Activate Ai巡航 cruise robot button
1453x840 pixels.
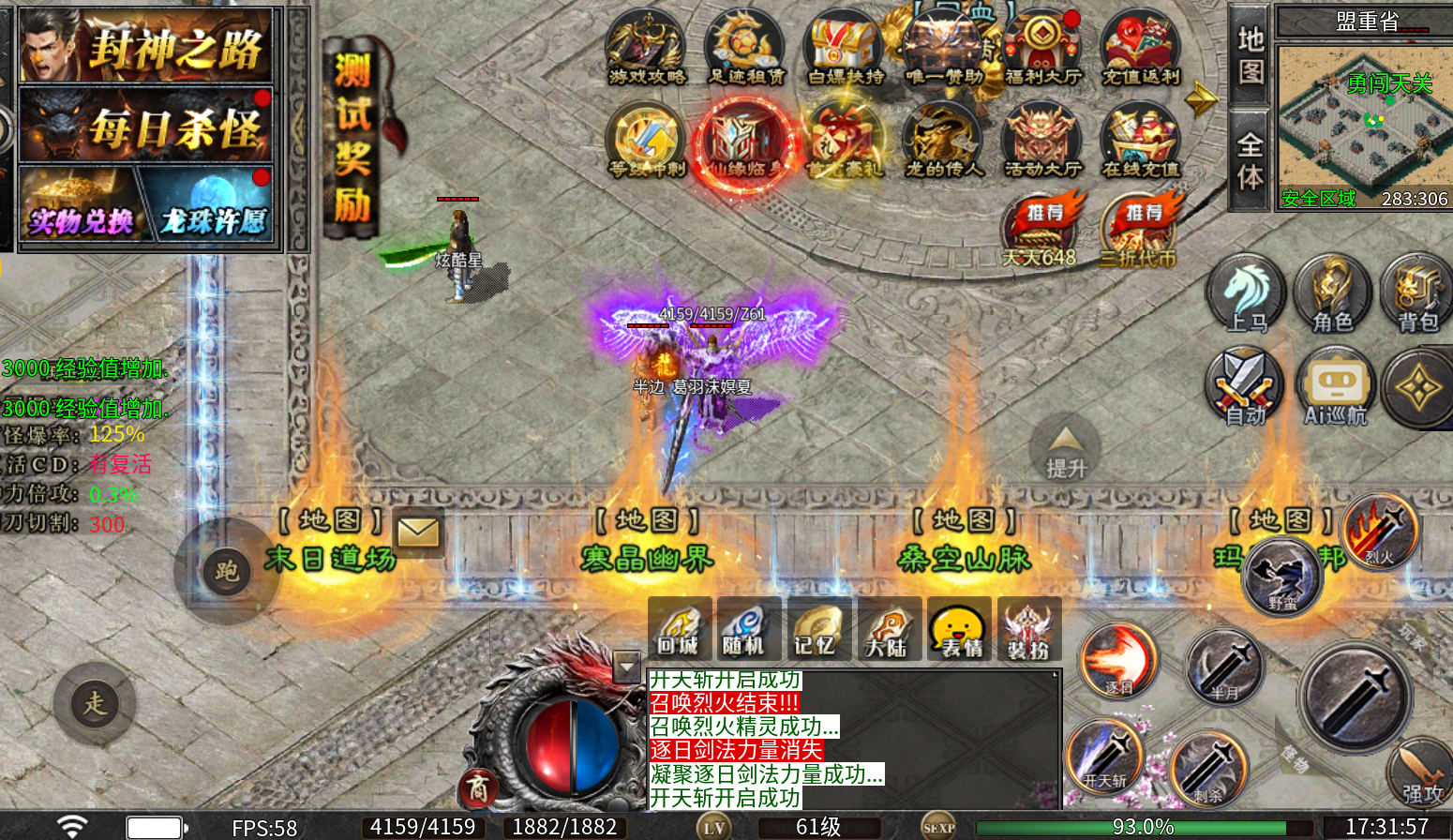coord(1336,386)
